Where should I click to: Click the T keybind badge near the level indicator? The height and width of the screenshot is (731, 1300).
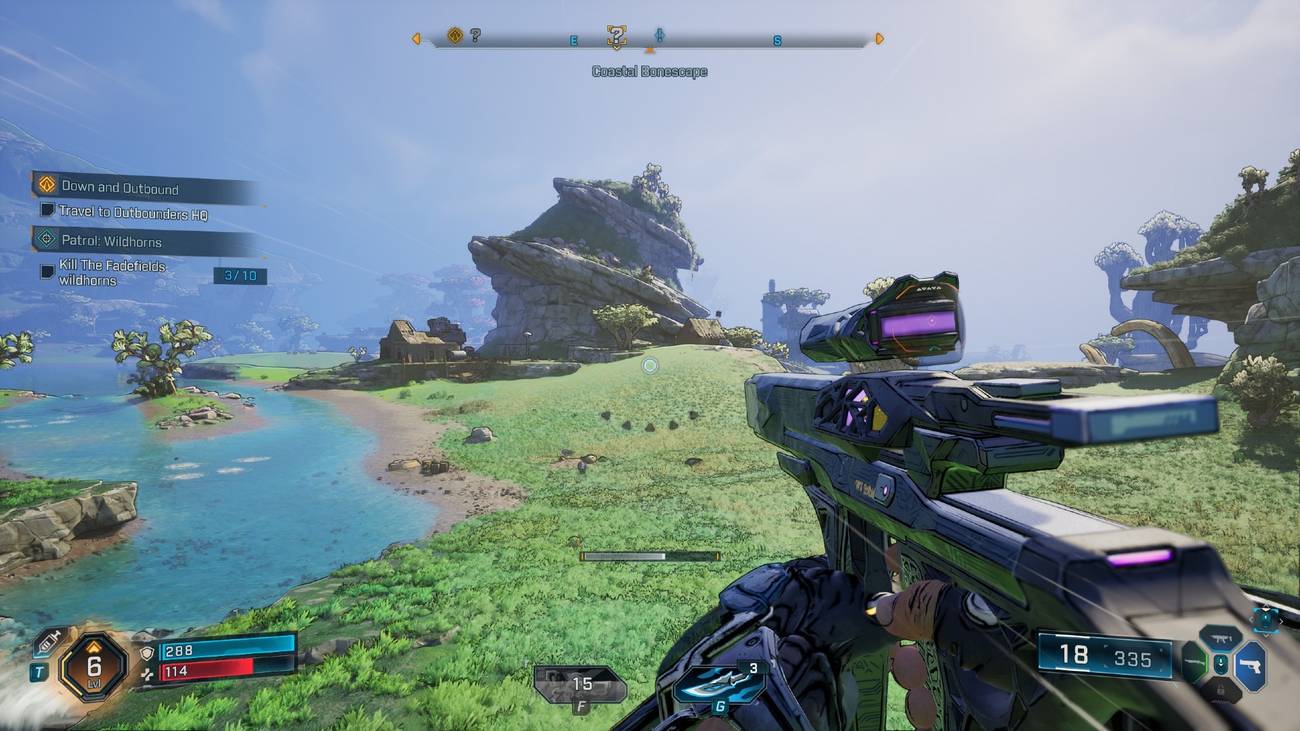38,672
